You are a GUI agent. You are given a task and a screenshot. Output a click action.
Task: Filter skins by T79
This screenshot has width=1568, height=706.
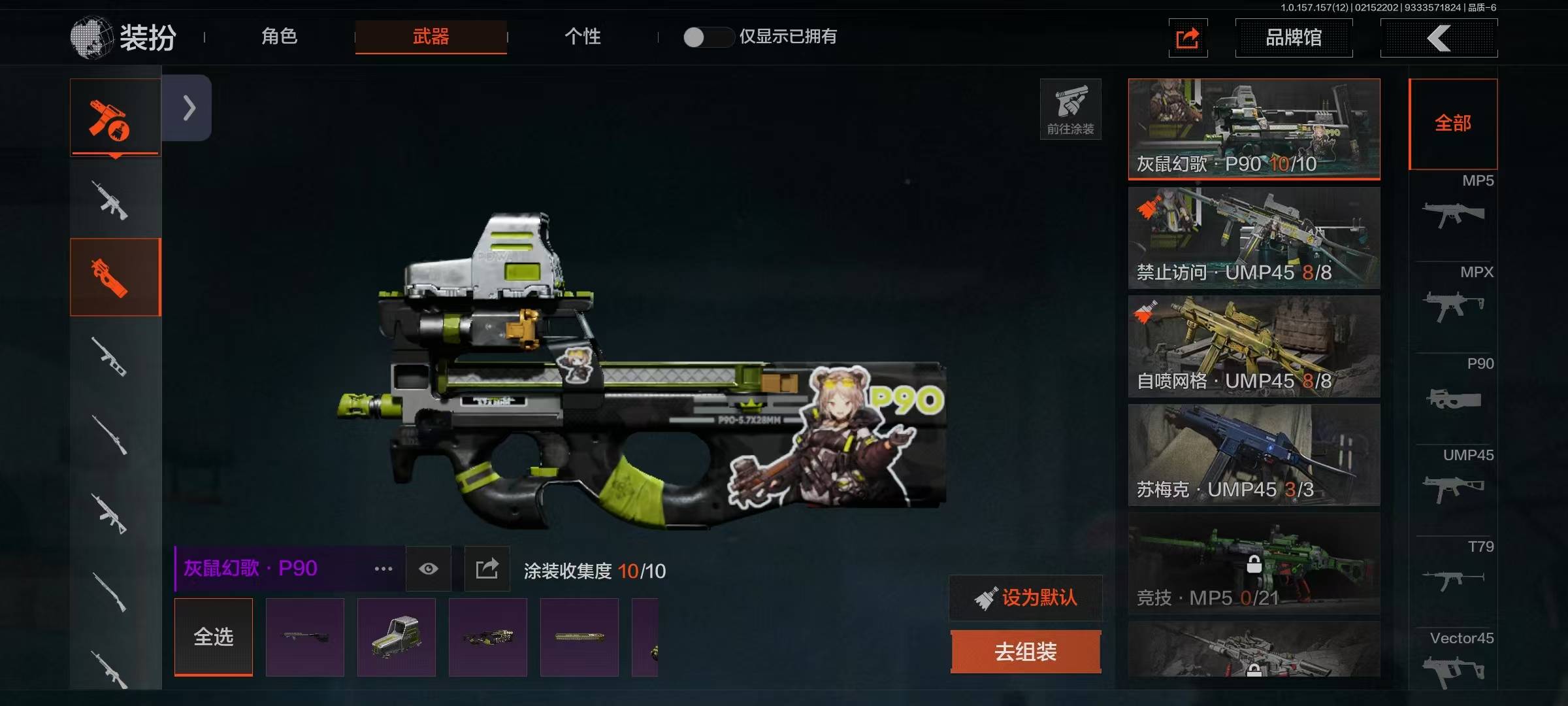1453,567
